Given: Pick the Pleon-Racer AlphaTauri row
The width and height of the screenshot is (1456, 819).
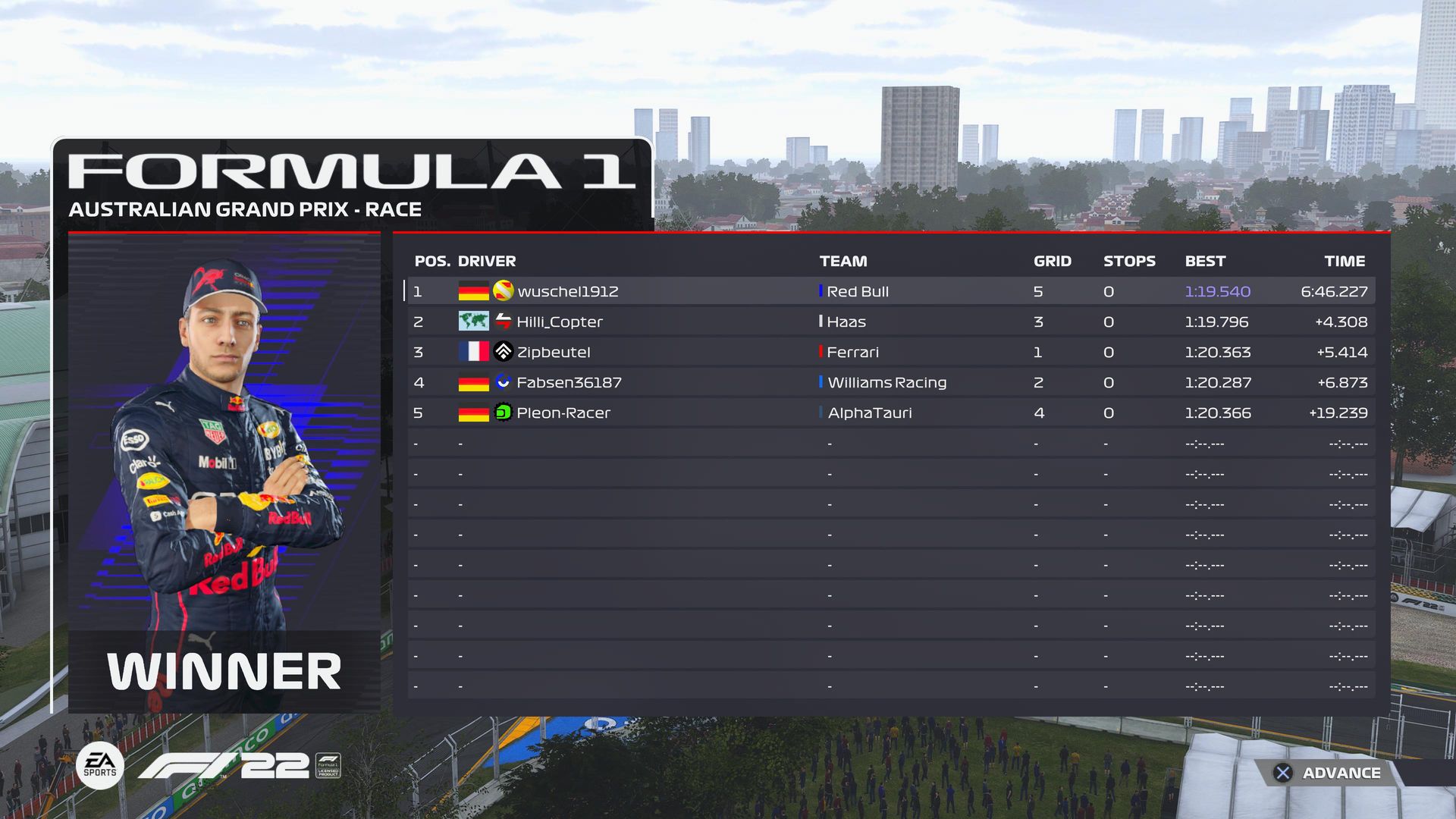Looking at the screenshot, I should tap(890, 413).
